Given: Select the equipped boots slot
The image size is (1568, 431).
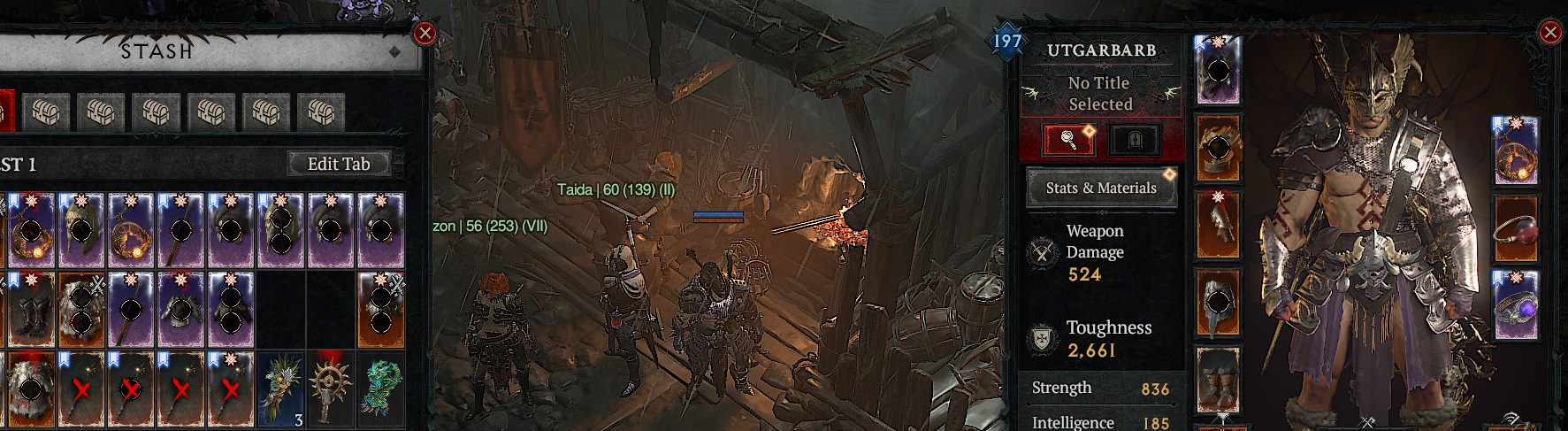Looking at the screenshot, I should pos(1217,381).
